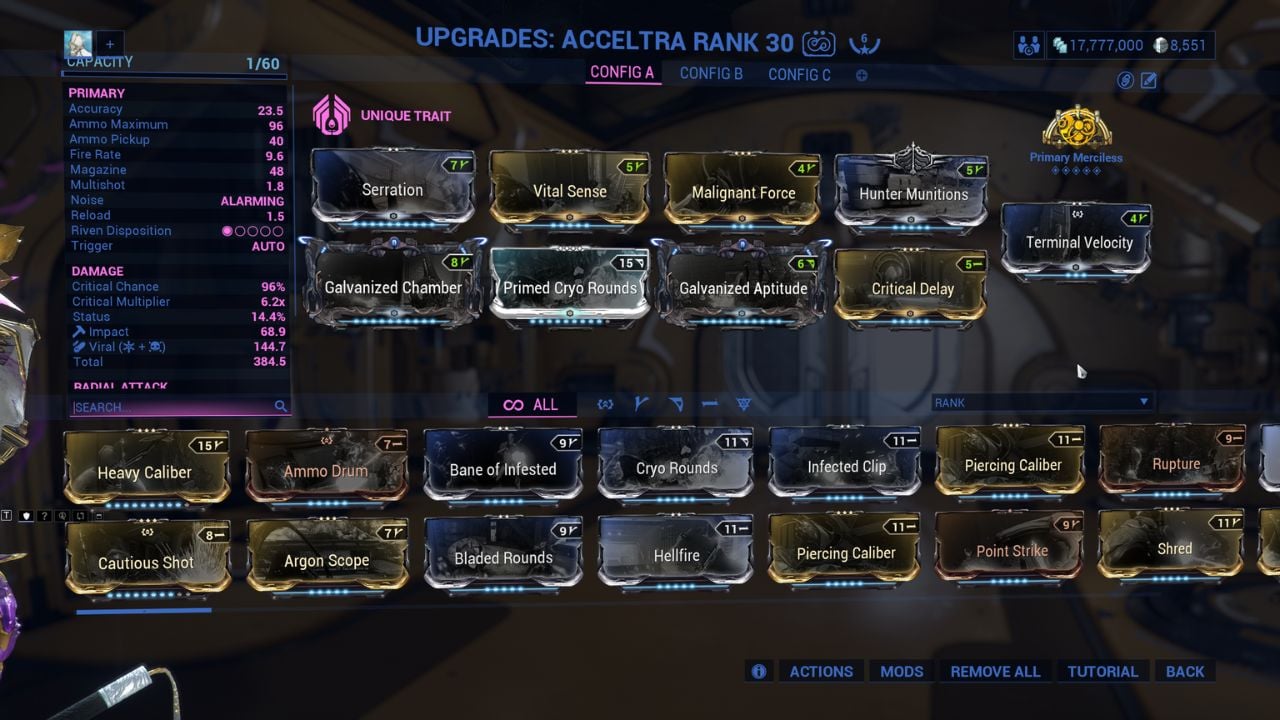This screenshot has width=1280, height=720.
Task: Click the pencil edit icon near the link icon
Action: coord(1148,81)
